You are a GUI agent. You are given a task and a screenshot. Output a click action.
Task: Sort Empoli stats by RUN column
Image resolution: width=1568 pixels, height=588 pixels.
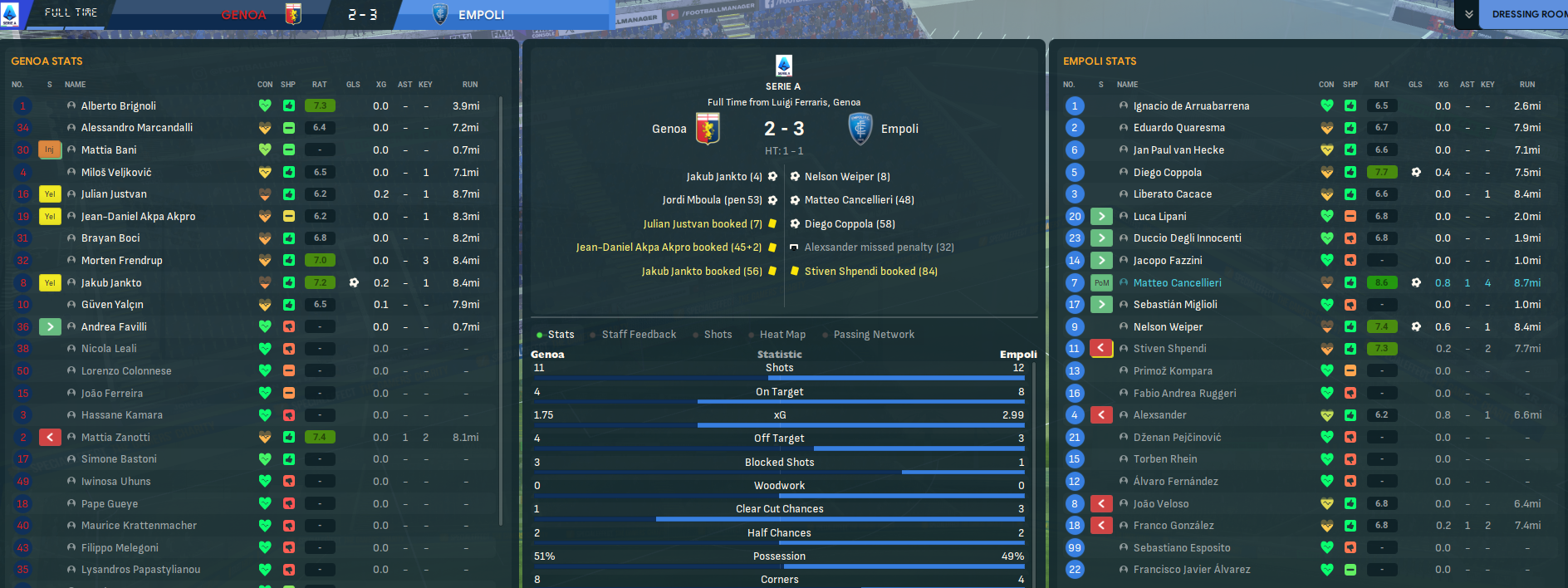point(1526,85)
